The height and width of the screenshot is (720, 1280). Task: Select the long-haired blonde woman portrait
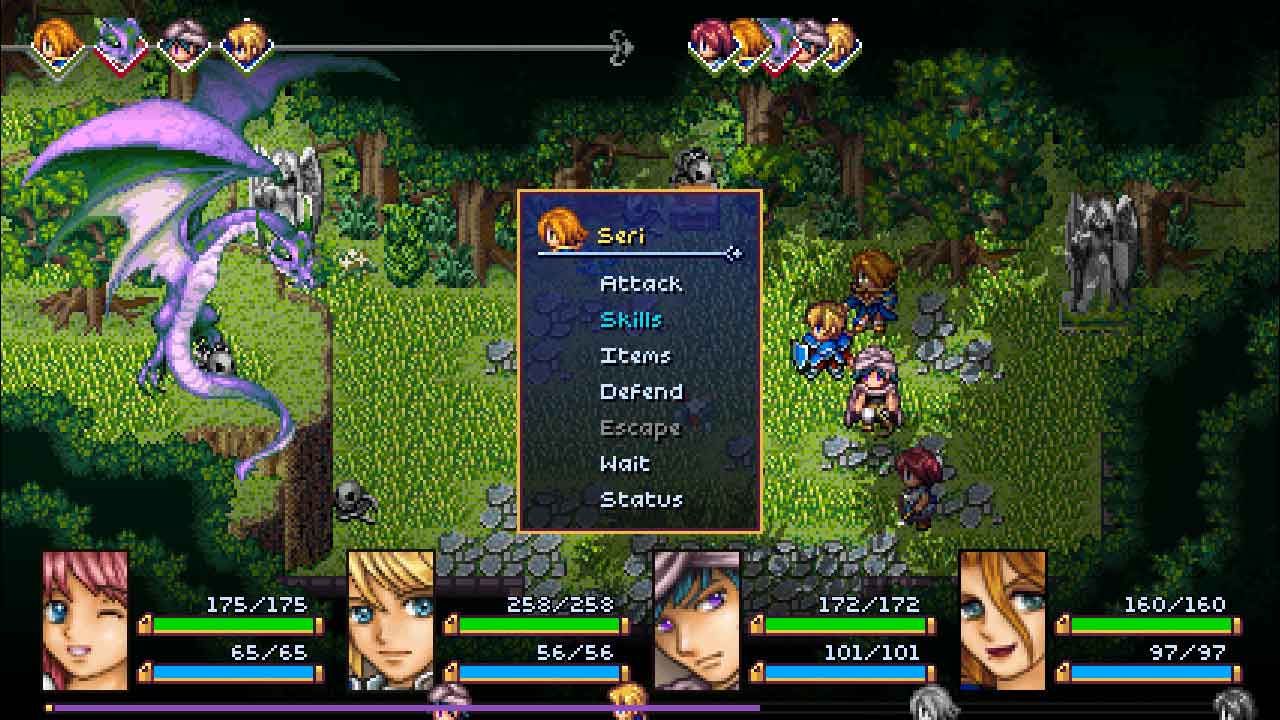[1003, 620]
